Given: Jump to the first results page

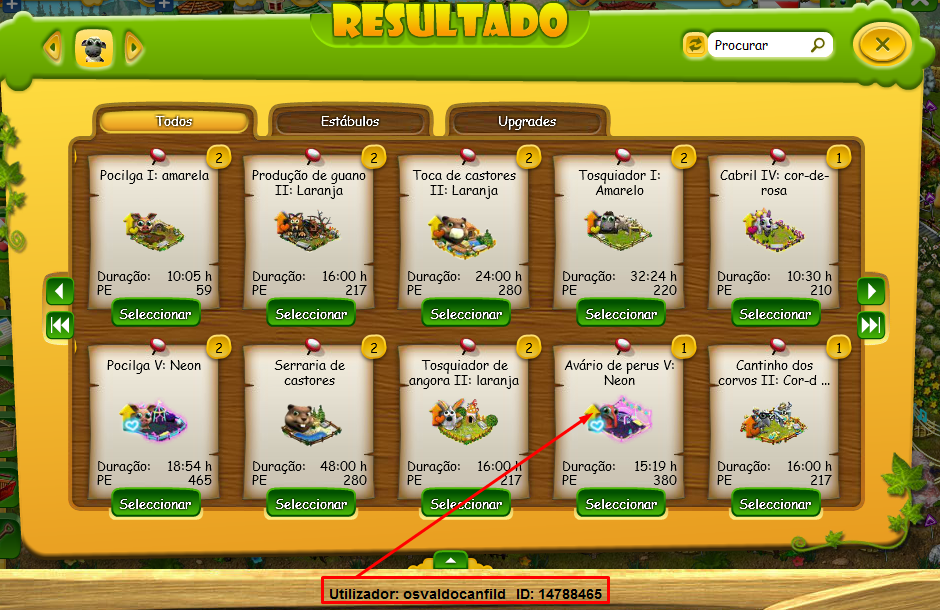Looking at the screenshot, I should (60, 325).
